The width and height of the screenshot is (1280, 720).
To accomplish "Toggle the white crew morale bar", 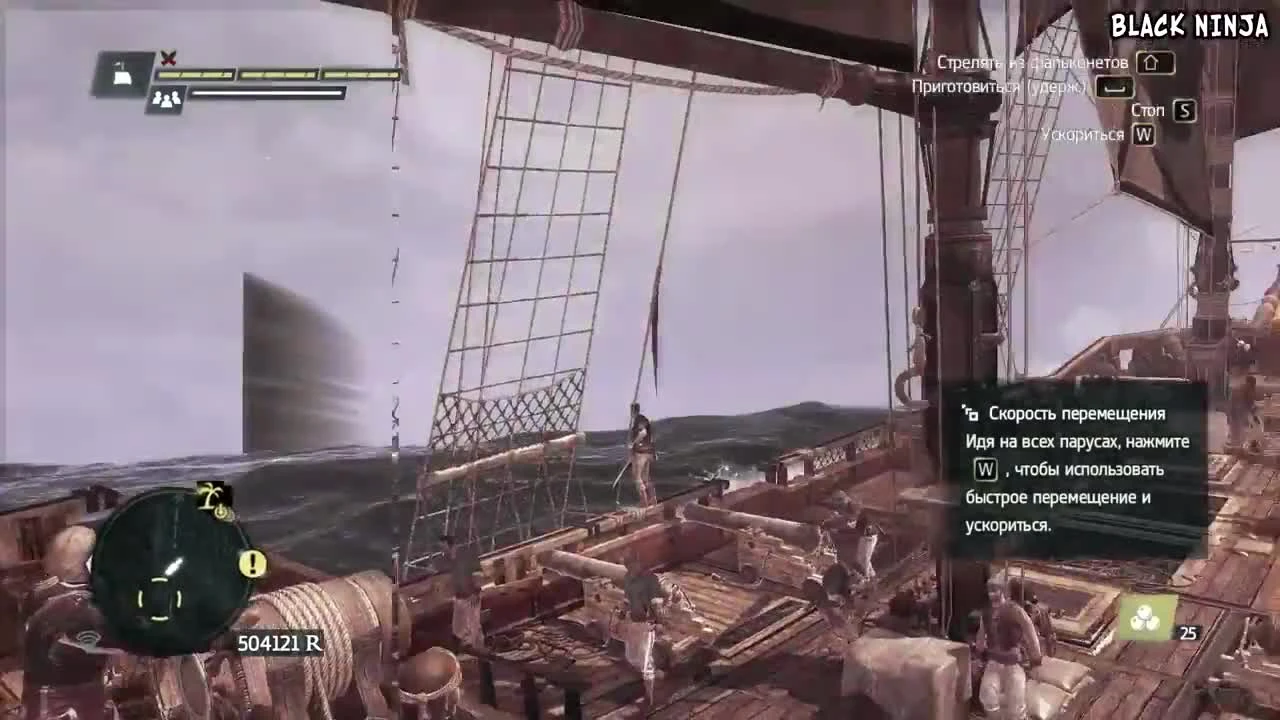I will point(266,93).
